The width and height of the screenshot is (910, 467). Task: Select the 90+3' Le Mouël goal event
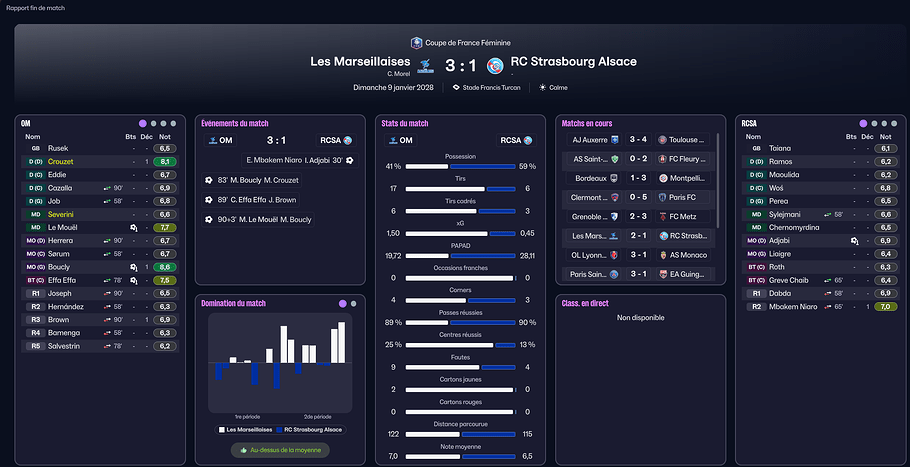point(258,219)
